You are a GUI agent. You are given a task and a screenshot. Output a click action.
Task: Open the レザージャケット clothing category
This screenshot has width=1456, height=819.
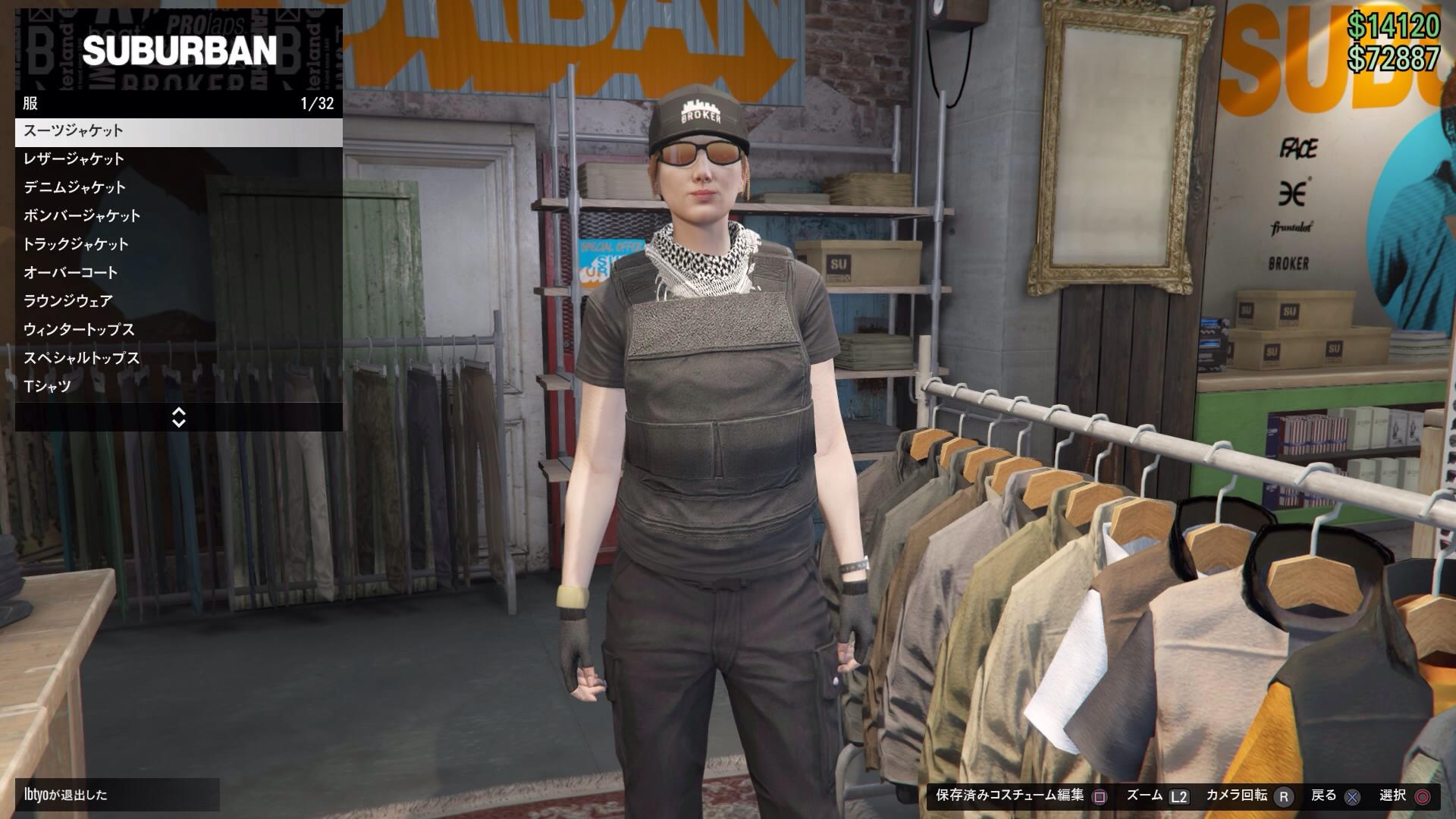178,159
